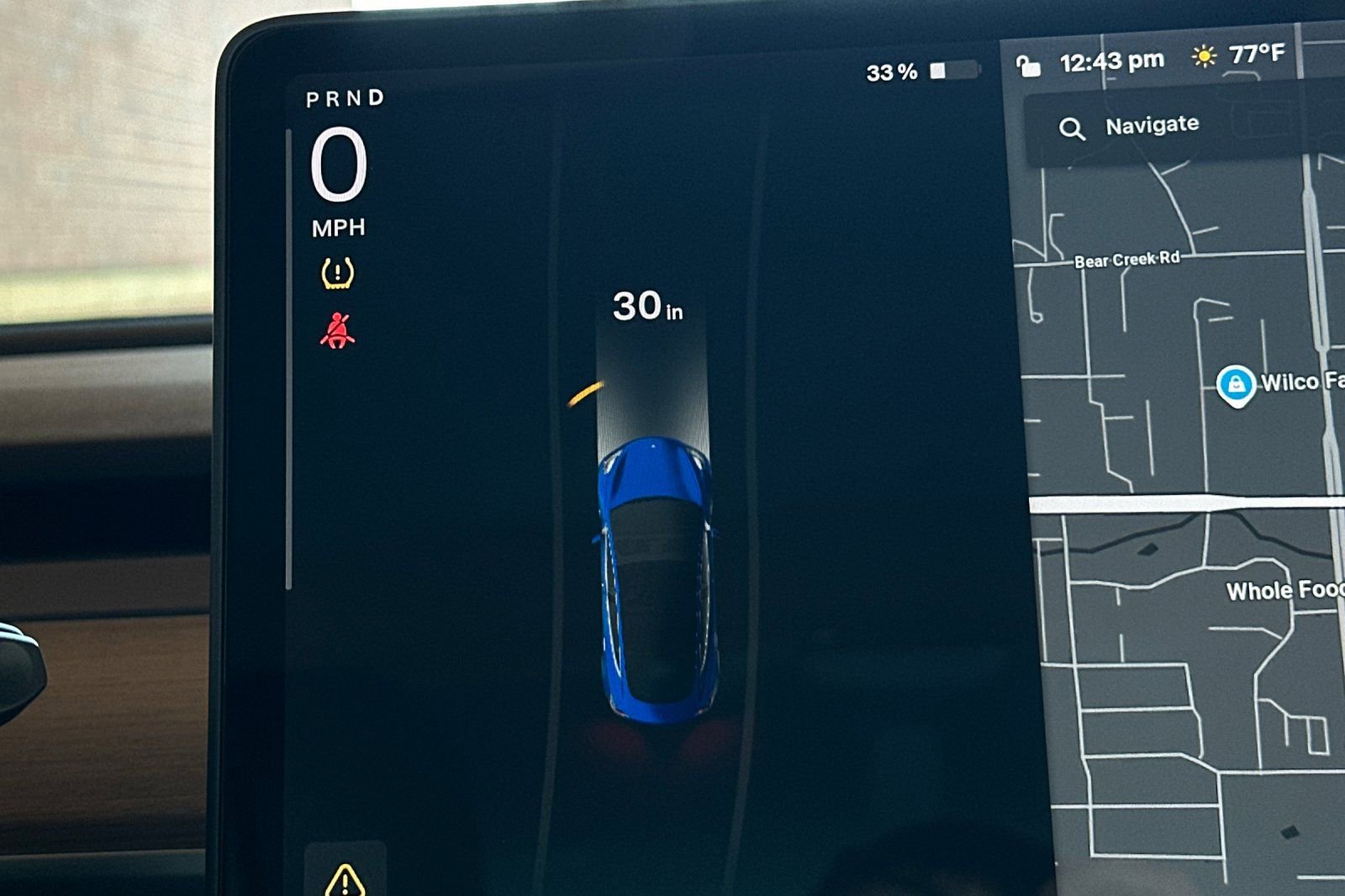Tap the 33% battery percentage indicator
This screenshot has width=1345, height=896.
891,74
